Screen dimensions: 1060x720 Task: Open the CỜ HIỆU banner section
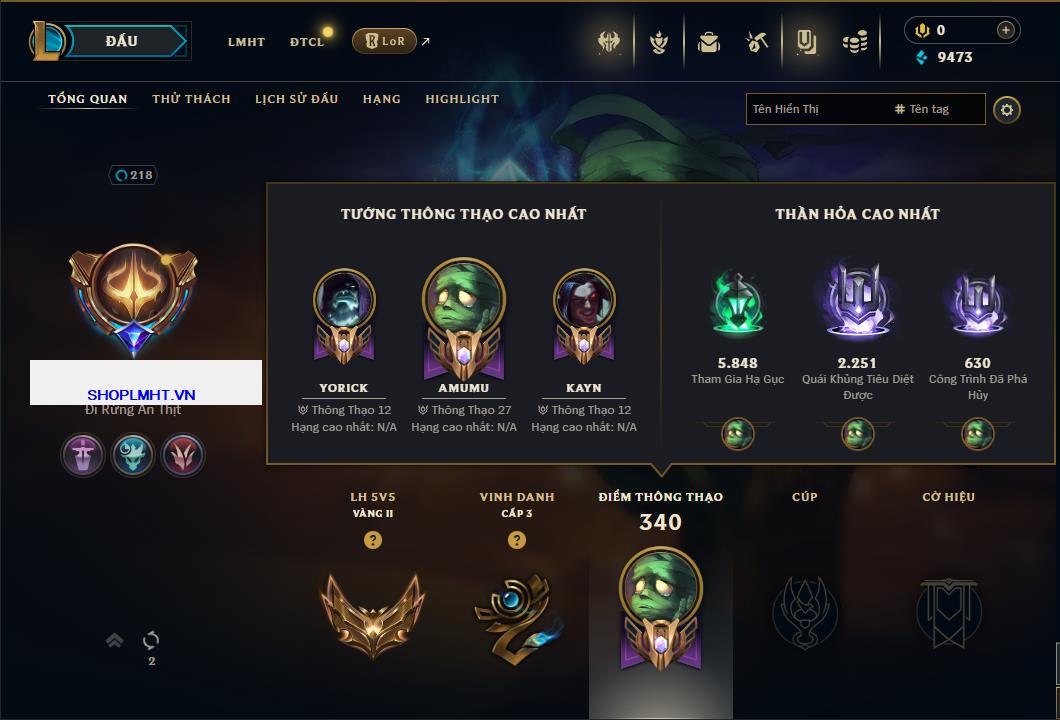click(x=948, y=611)
